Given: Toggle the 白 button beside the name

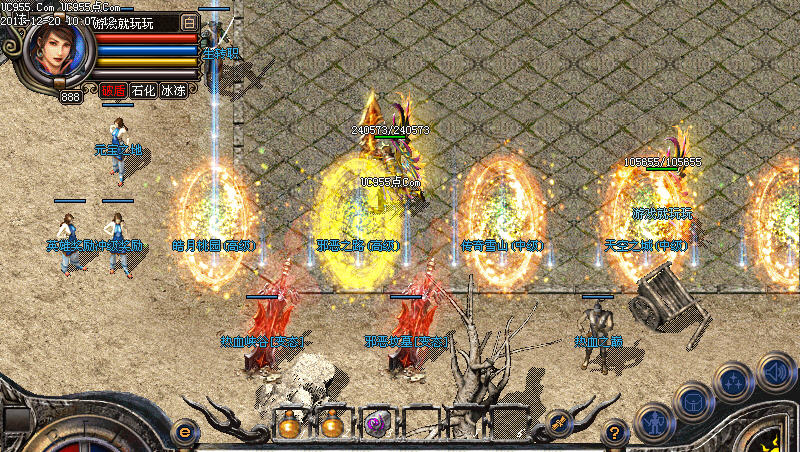Looking at the screenshot, I should [189, 23].
